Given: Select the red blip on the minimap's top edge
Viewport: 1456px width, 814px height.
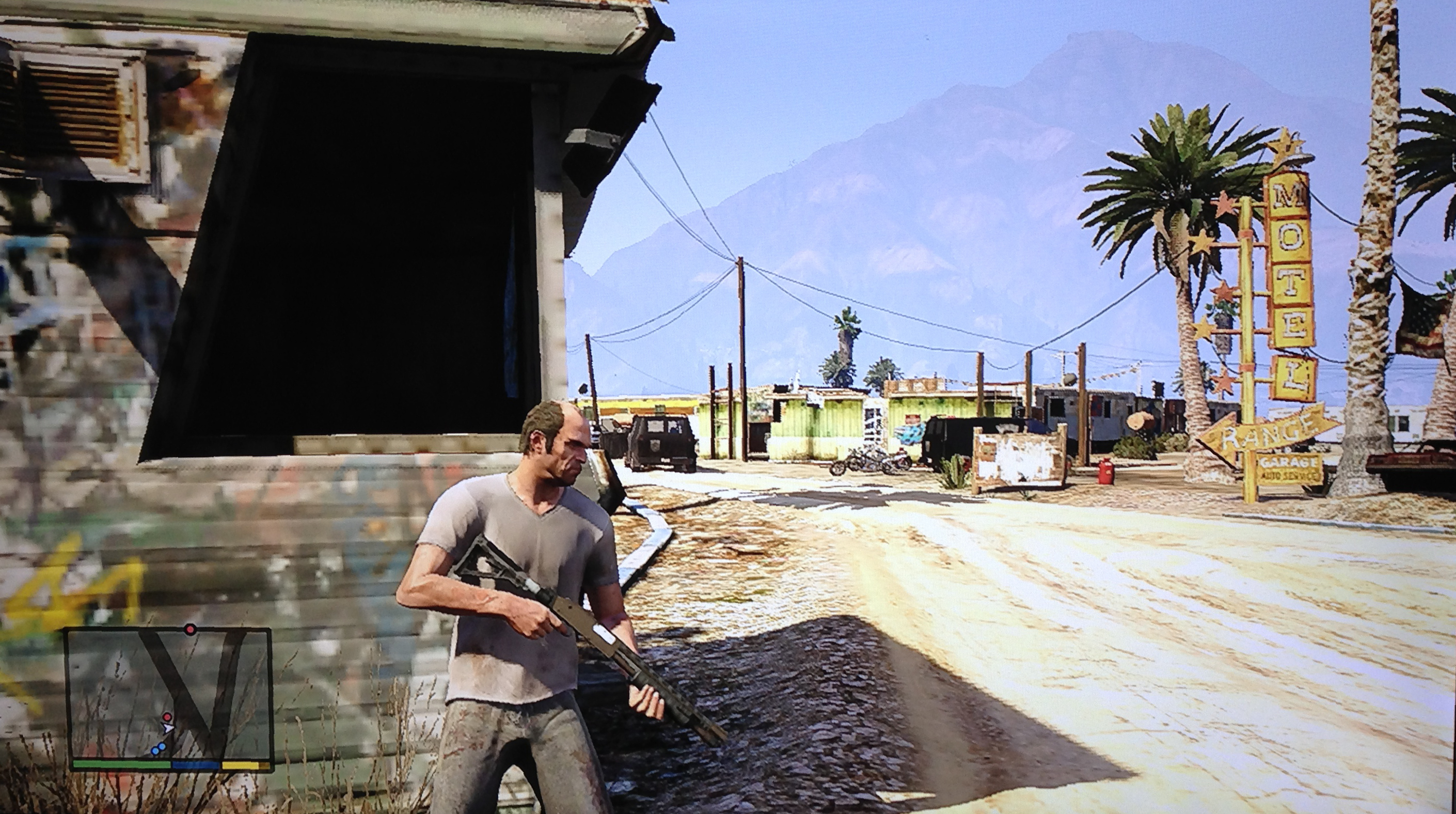Looking at the screenshot, I should click(191, 629).
